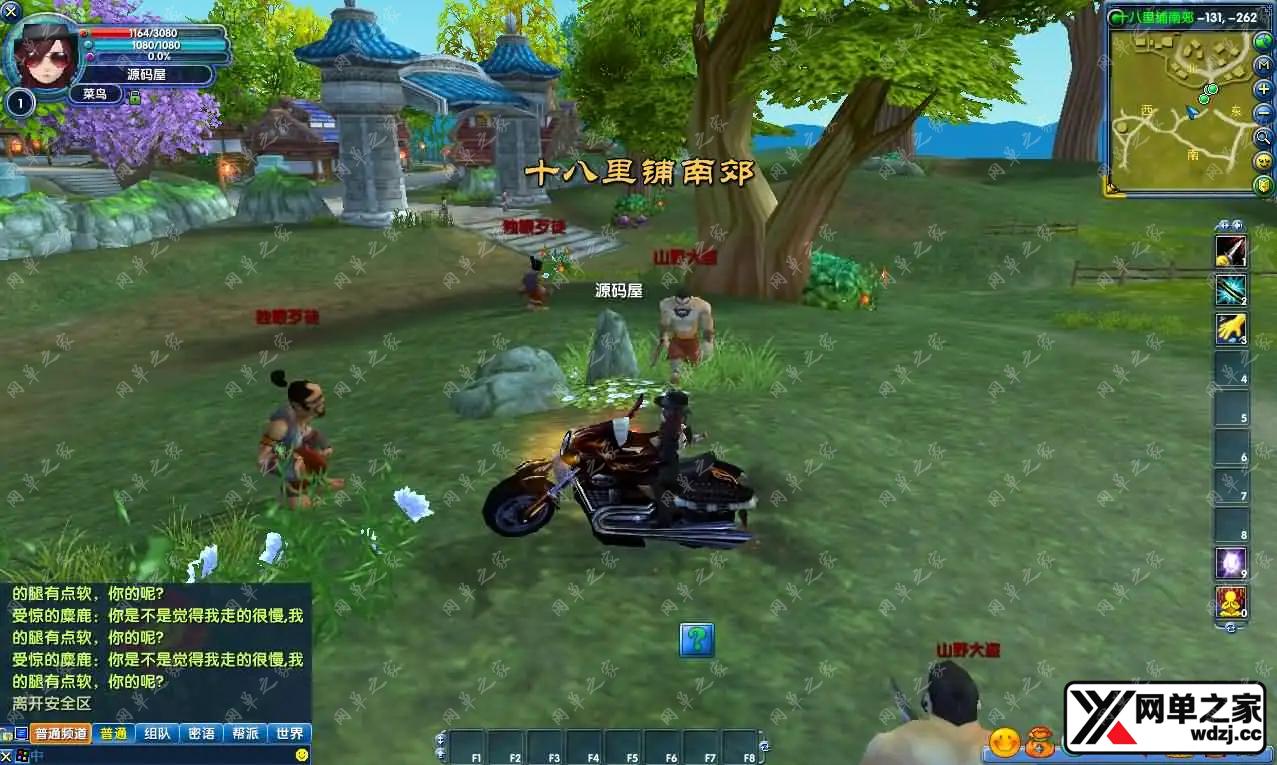Open the world map globe button
Image resolution: width=1277 pixels, height=765 pixels.
point(1263,41)
